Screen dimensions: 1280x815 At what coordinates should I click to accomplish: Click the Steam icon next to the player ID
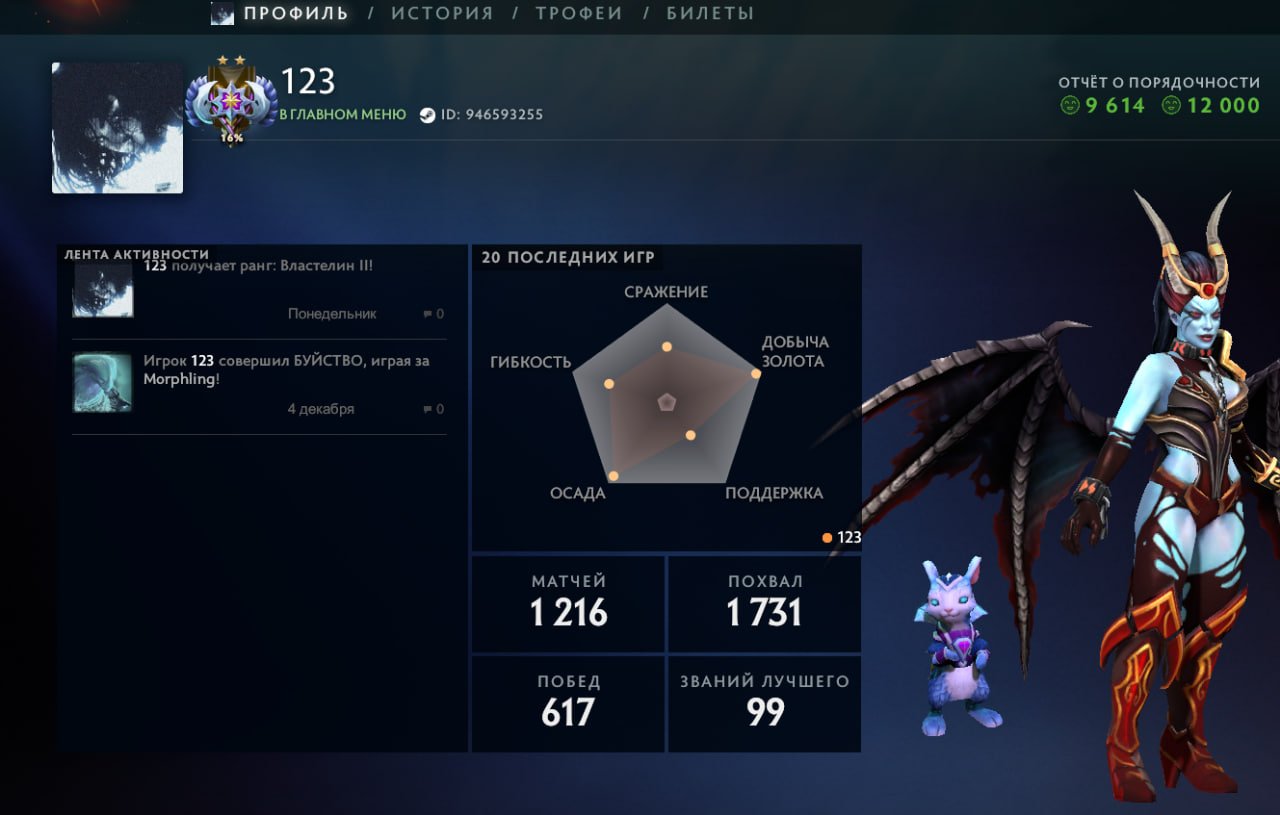pyautogui.click(x=430, y=114)
